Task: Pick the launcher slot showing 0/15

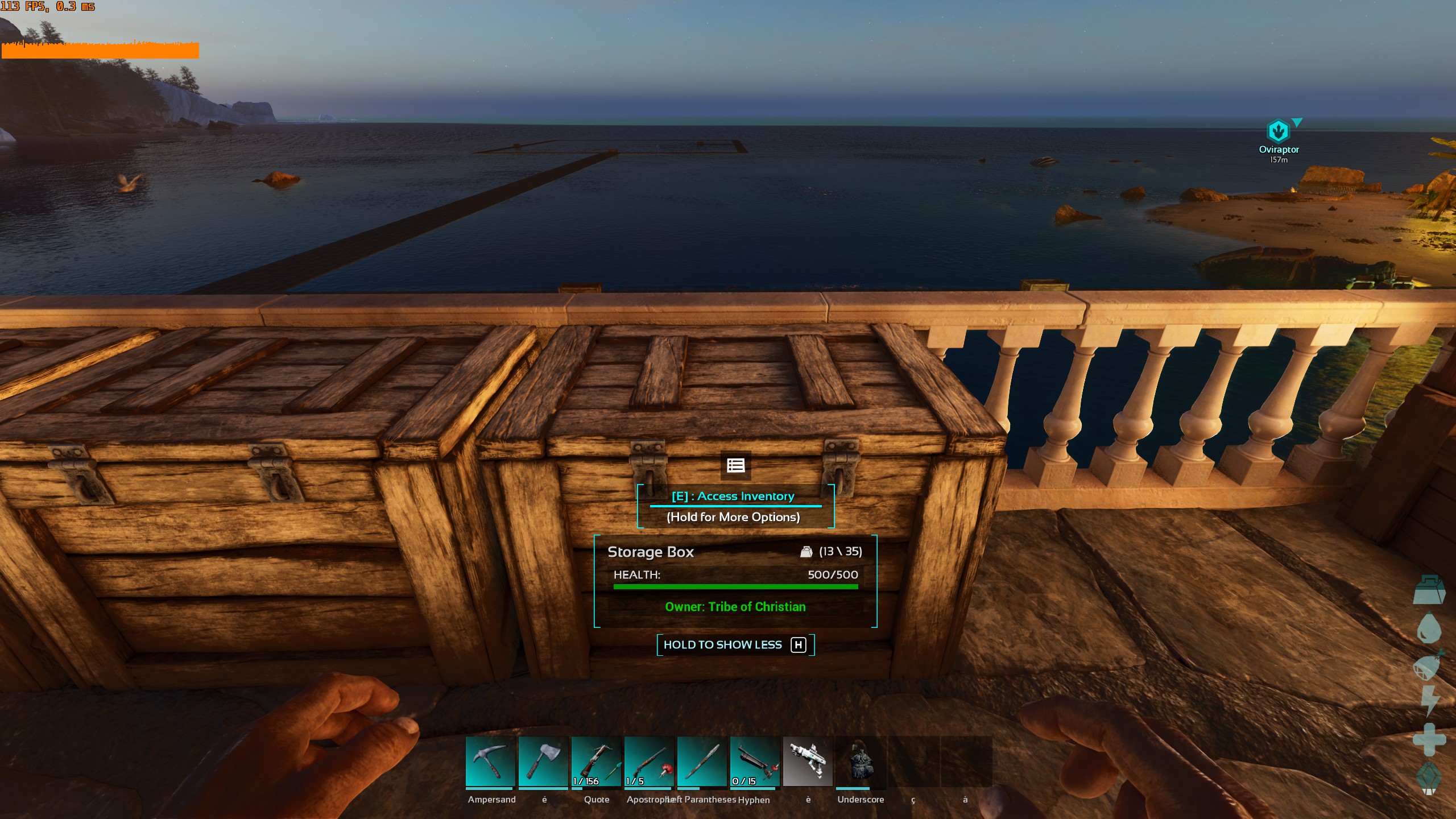Action: [755, 762]
